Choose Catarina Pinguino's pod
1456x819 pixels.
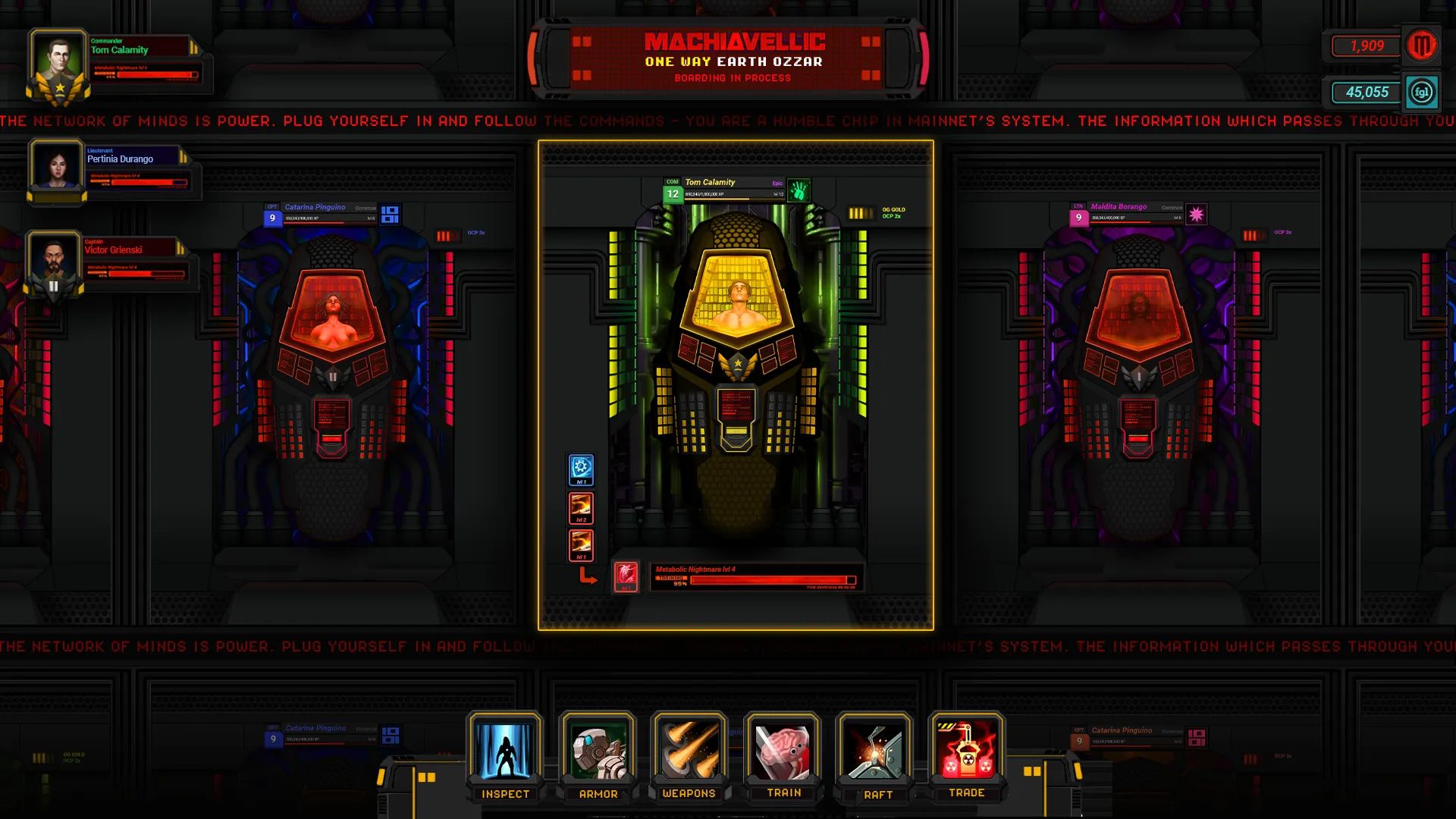point(333,349)
